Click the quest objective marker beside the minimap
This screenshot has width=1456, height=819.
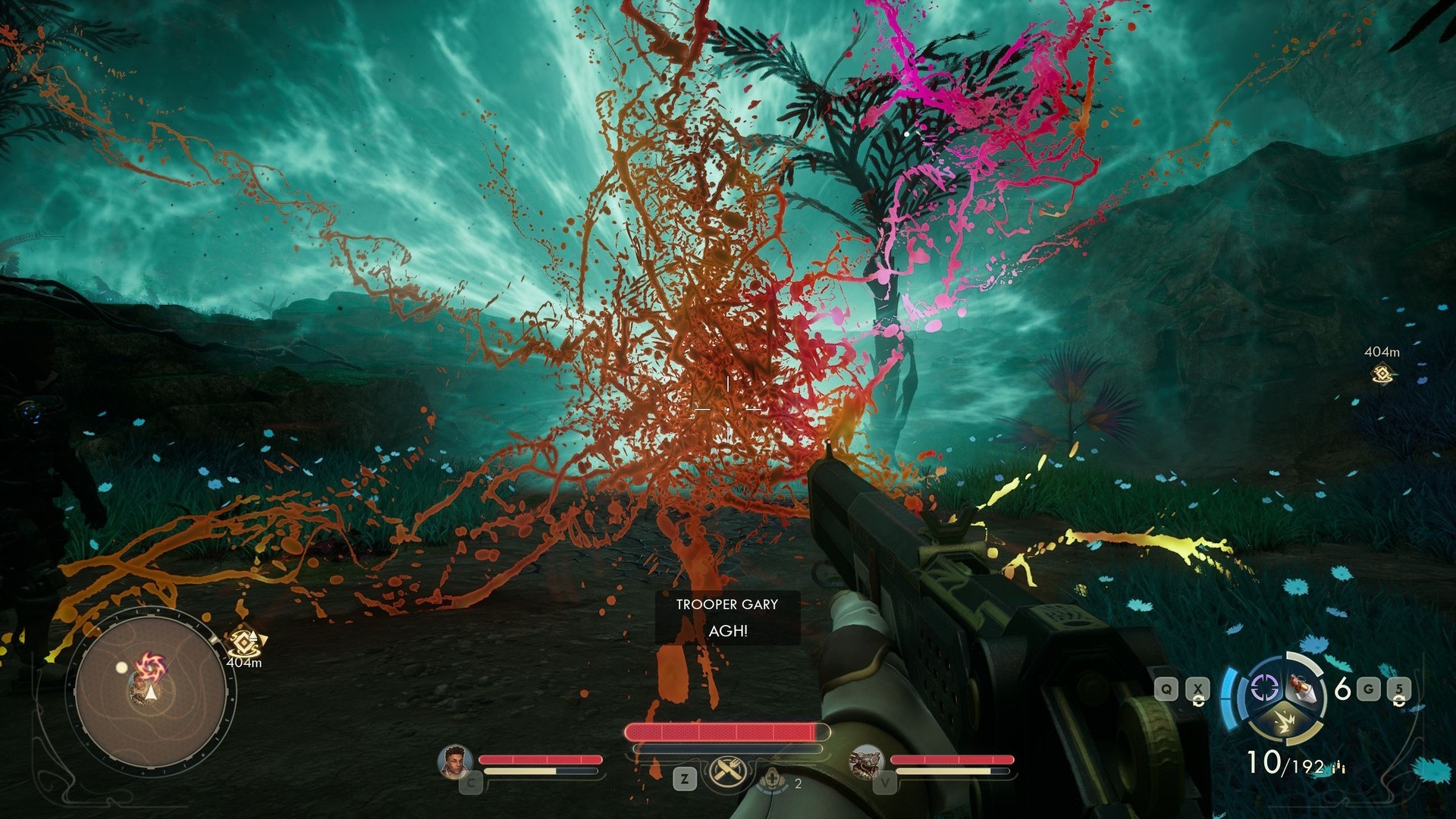pos(244,644)
